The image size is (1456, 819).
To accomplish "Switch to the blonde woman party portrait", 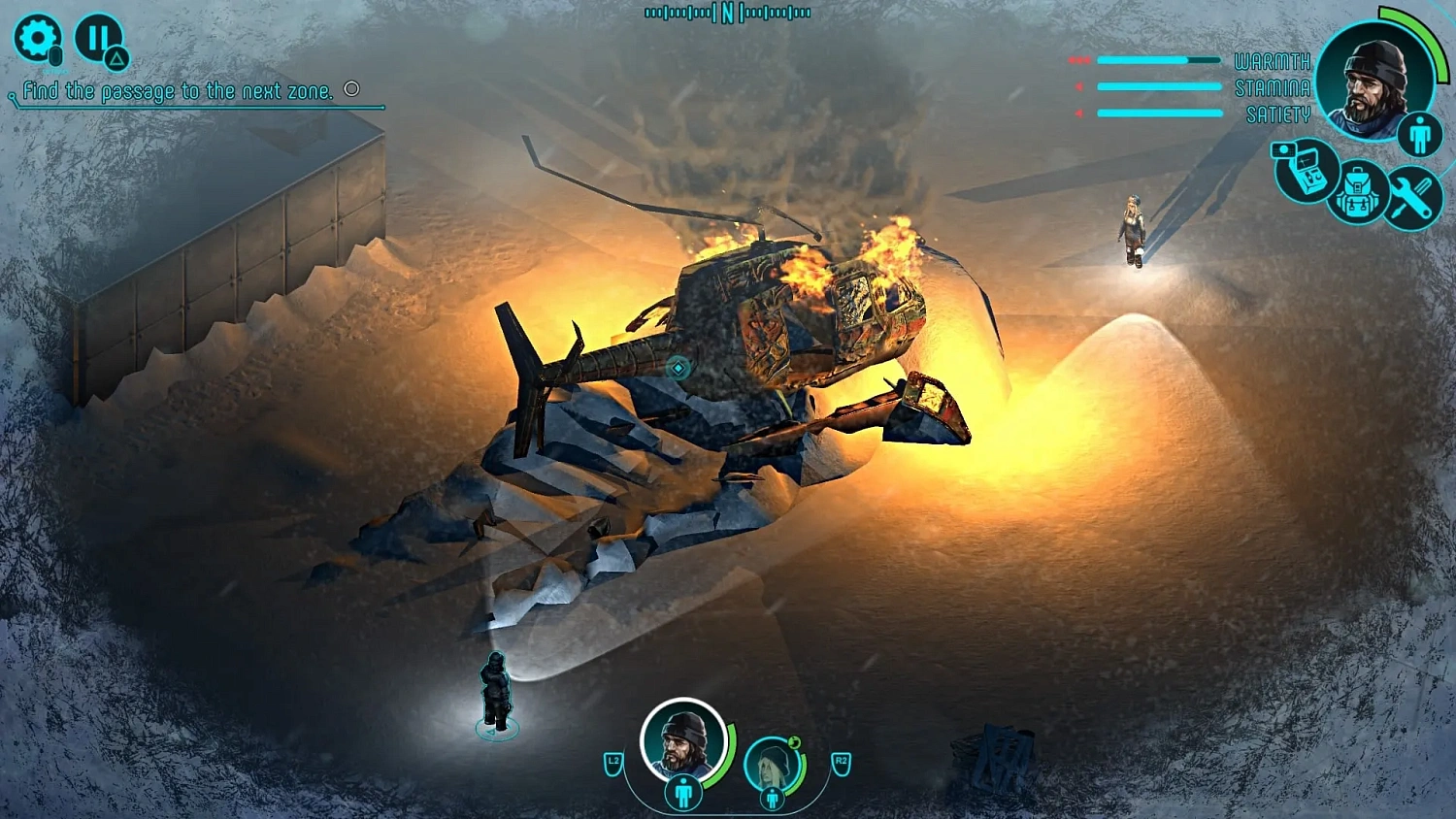I will point(772,762).
